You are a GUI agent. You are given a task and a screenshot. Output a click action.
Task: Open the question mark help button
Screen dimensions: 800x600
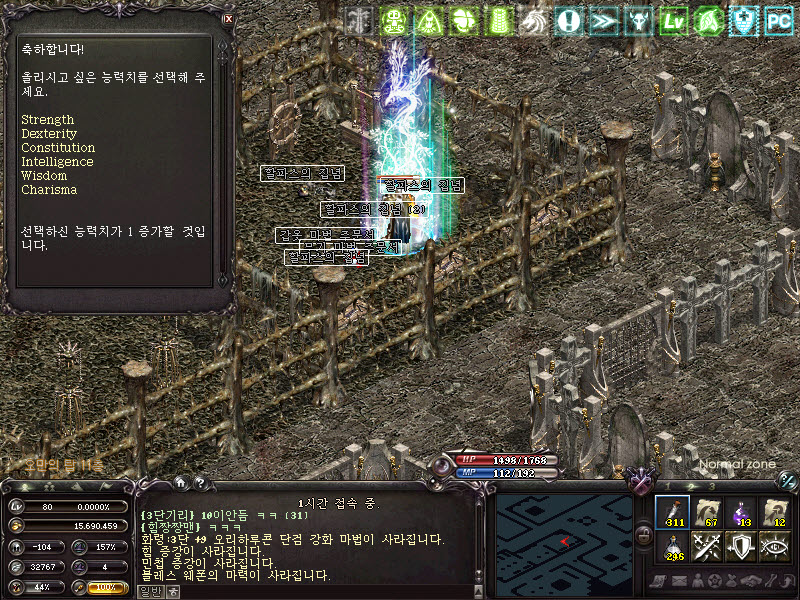pos(199,484)
